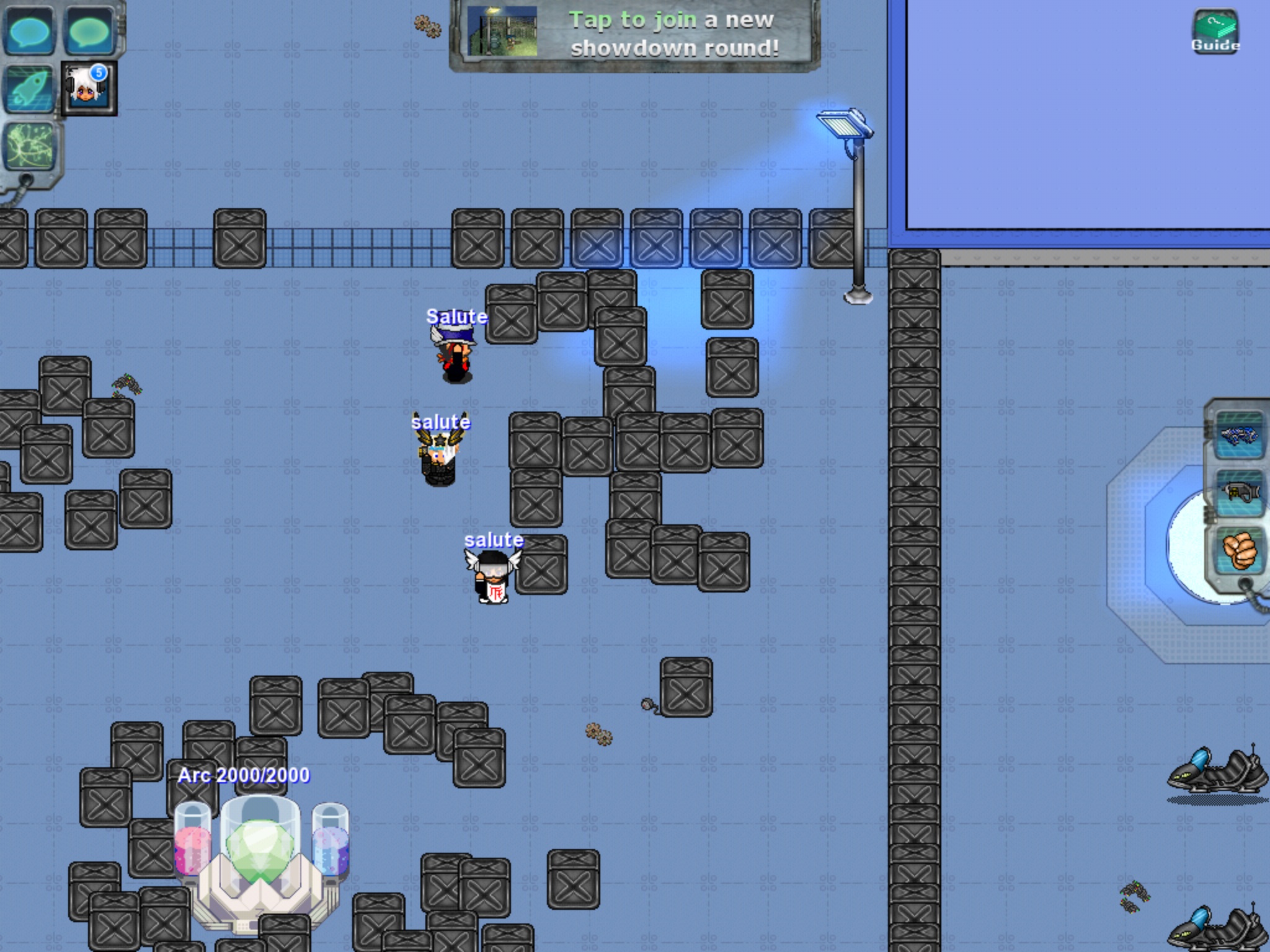This screenshot has width=1270, height=952.
Task: Open the green chat bubble
Action: (x=91, y=31)
